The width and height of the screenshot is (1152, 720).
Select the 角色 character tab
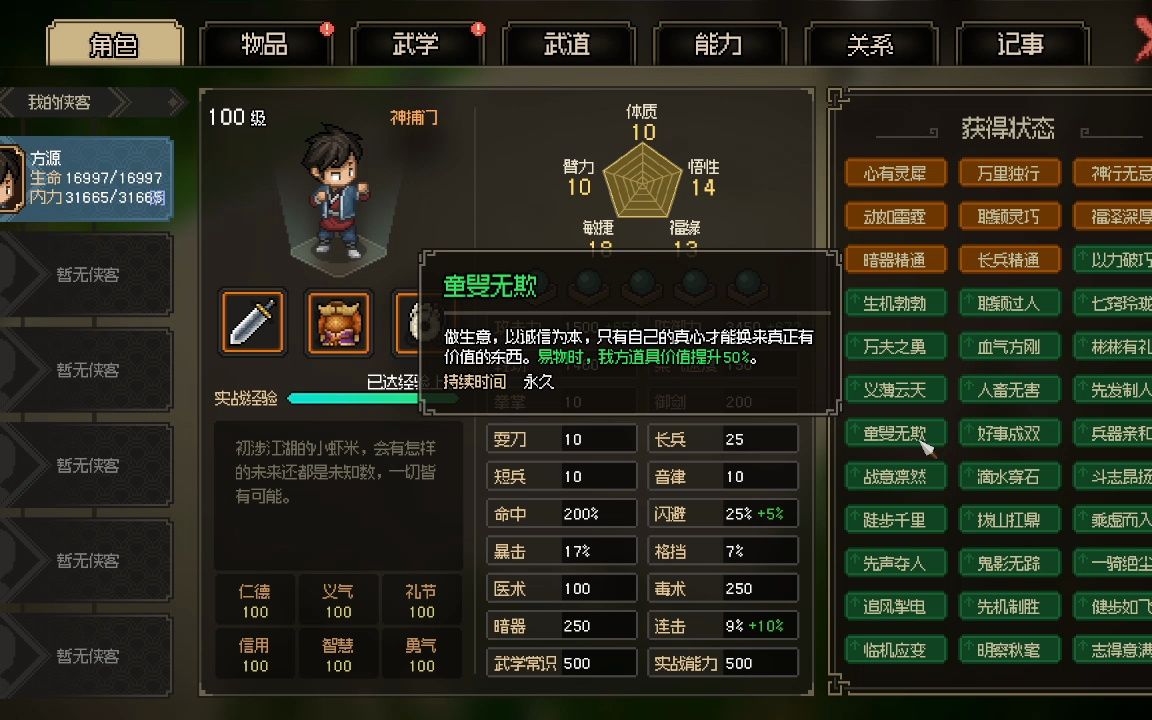pyautogui.click(x=114, y=45)
